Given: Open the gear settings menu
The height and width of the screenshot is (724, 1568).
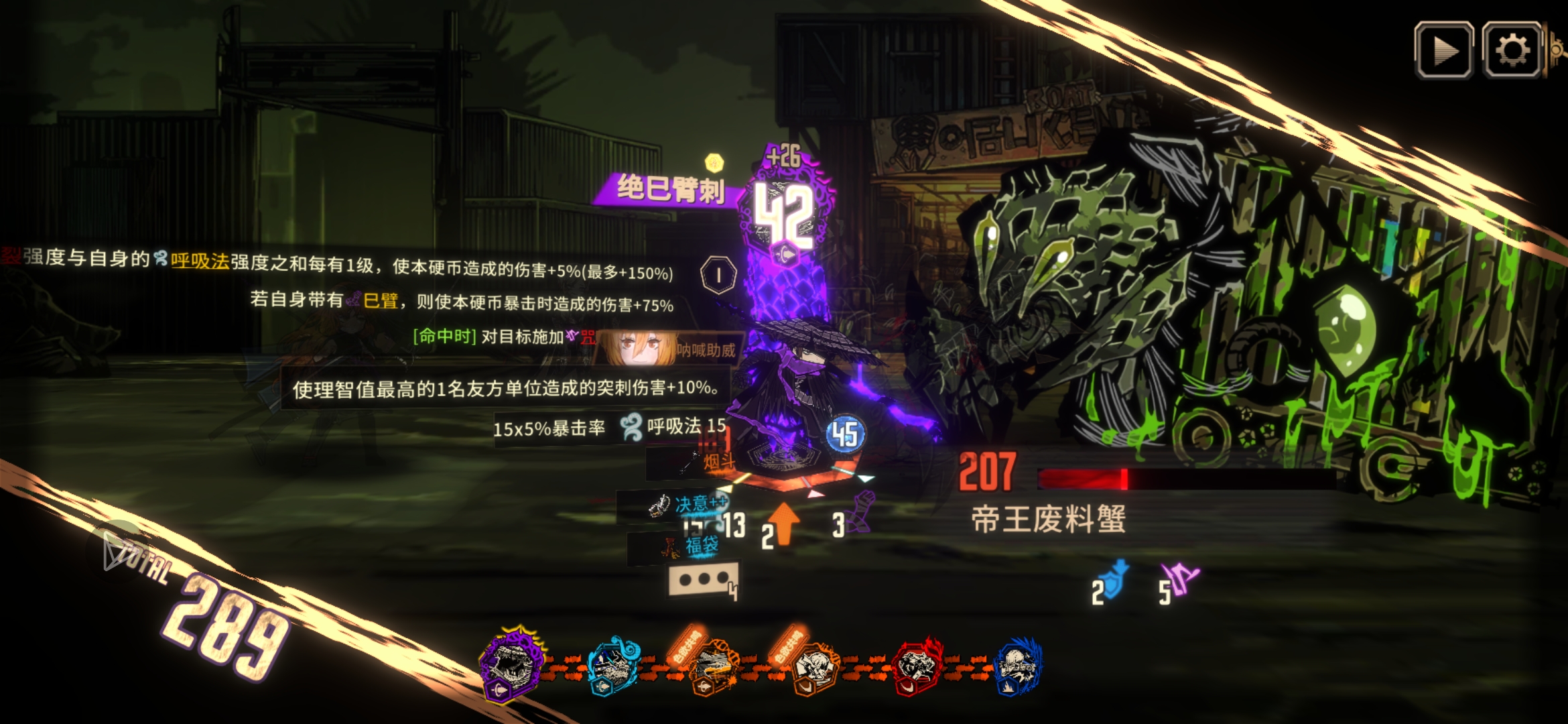Looking at the screenshot, I should [x=1512, y=50].
